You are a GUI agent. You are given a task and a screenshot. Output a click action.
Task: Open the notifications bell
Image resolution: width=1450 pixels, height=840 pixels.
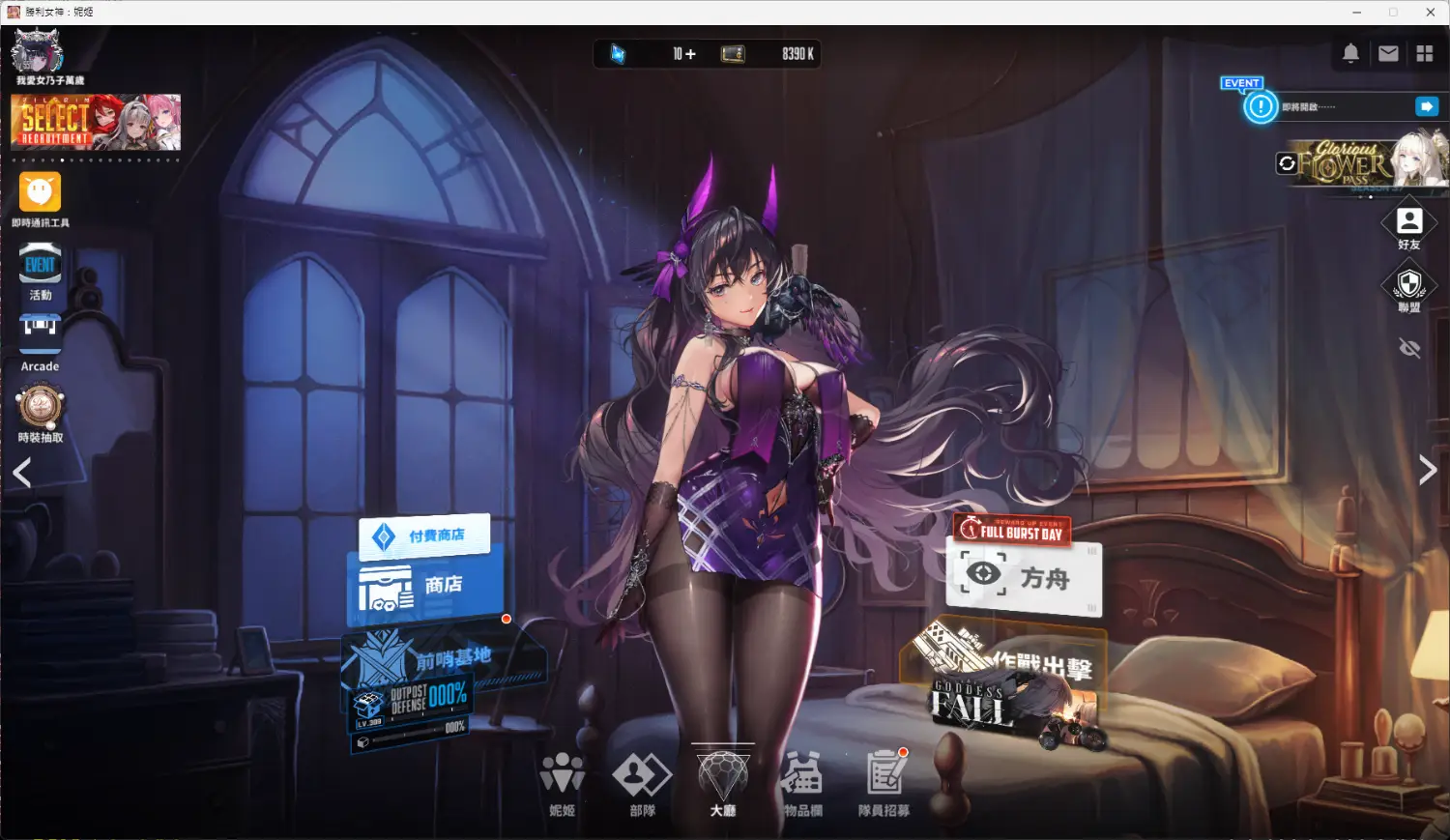point(1350,54)
